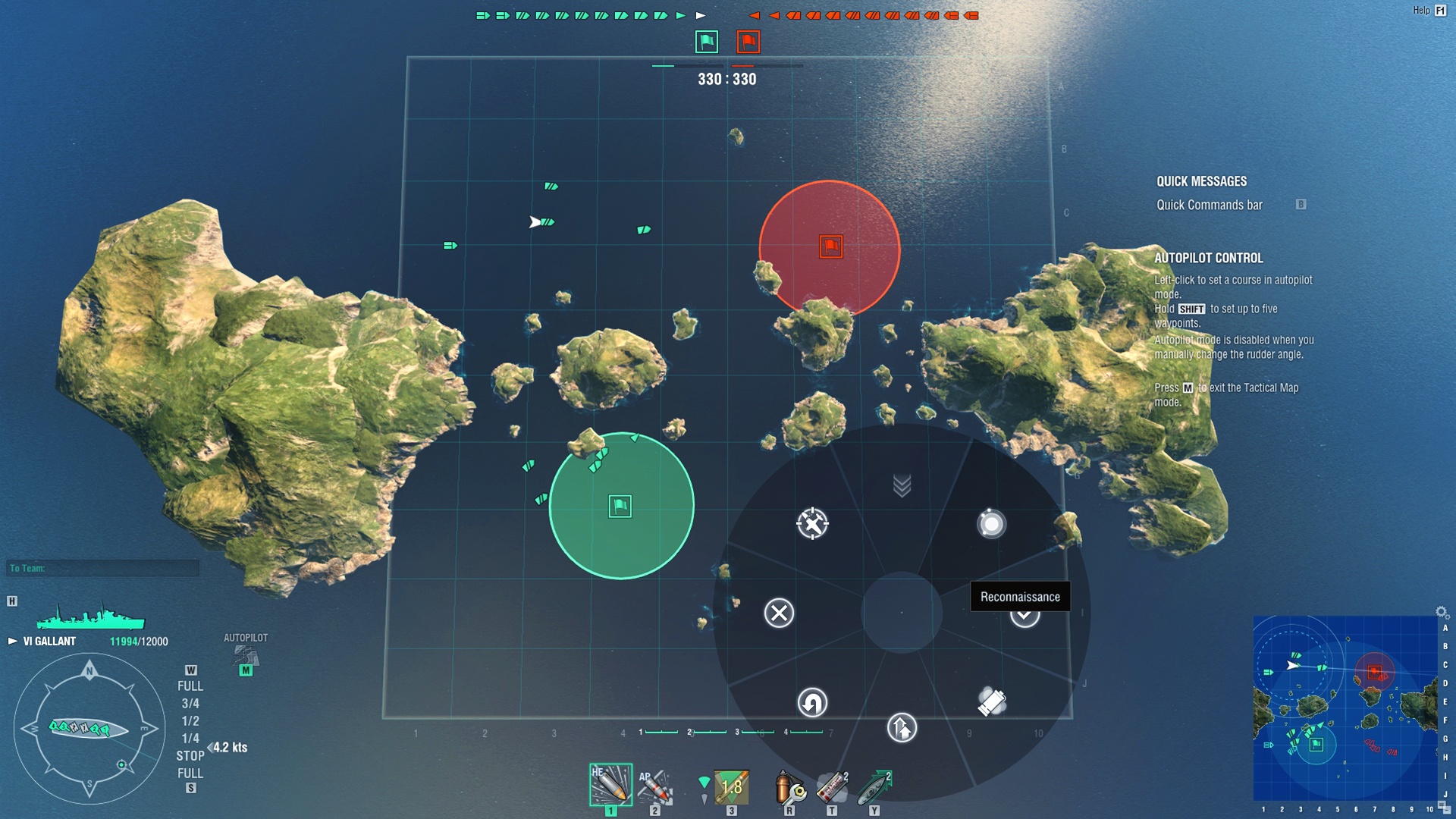Choose the aircraft target command in wheel
The width and height of the screenshot is (1456, 819).
(x=812, y=523)
